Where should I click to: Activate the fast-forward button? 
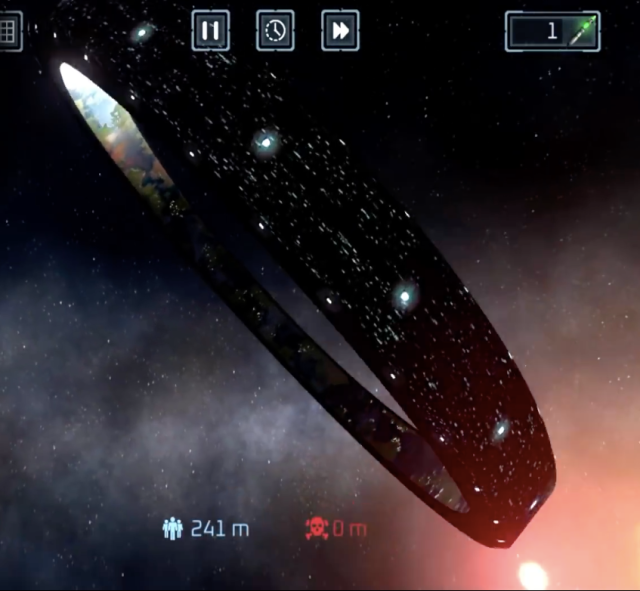[340, 31]
